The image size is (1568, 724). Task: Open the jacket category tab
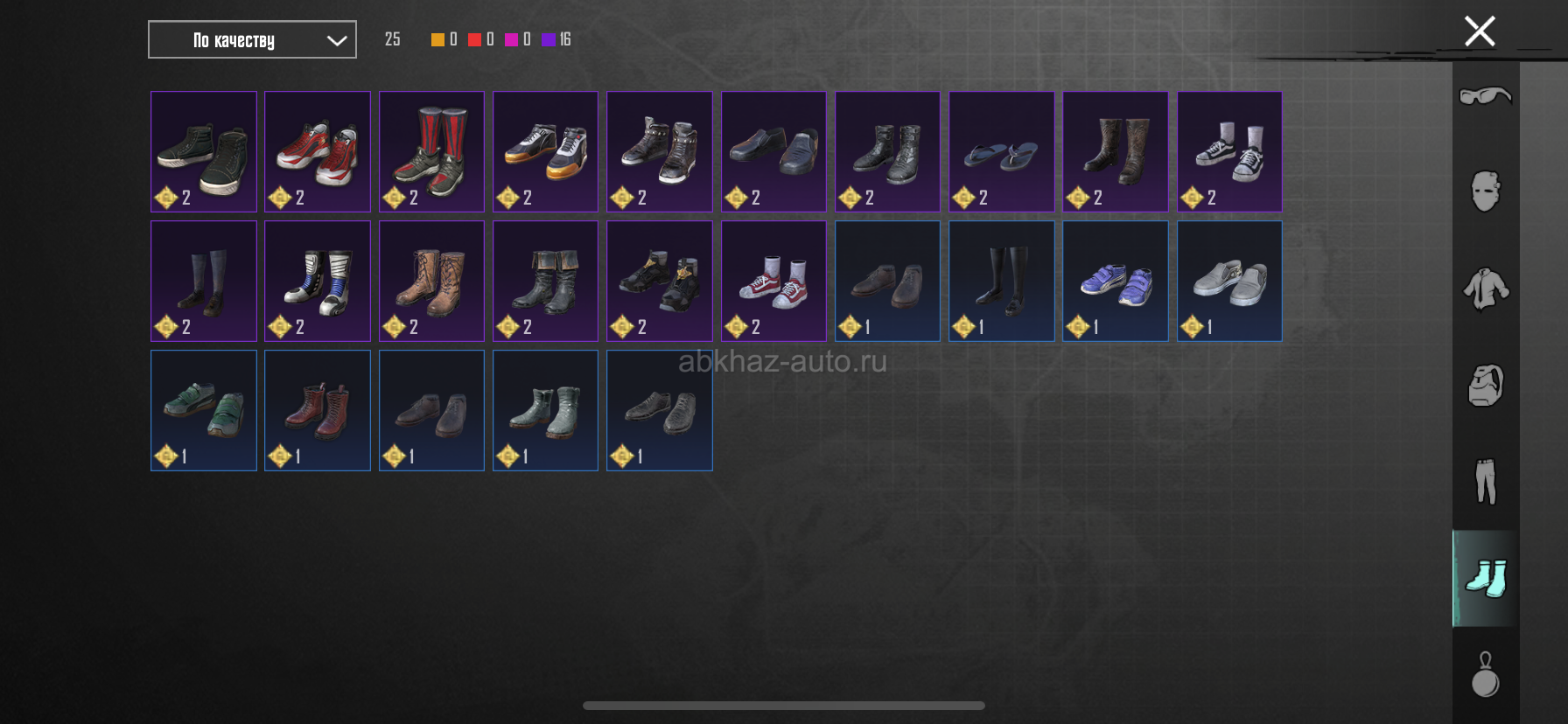coord(1485,289)
